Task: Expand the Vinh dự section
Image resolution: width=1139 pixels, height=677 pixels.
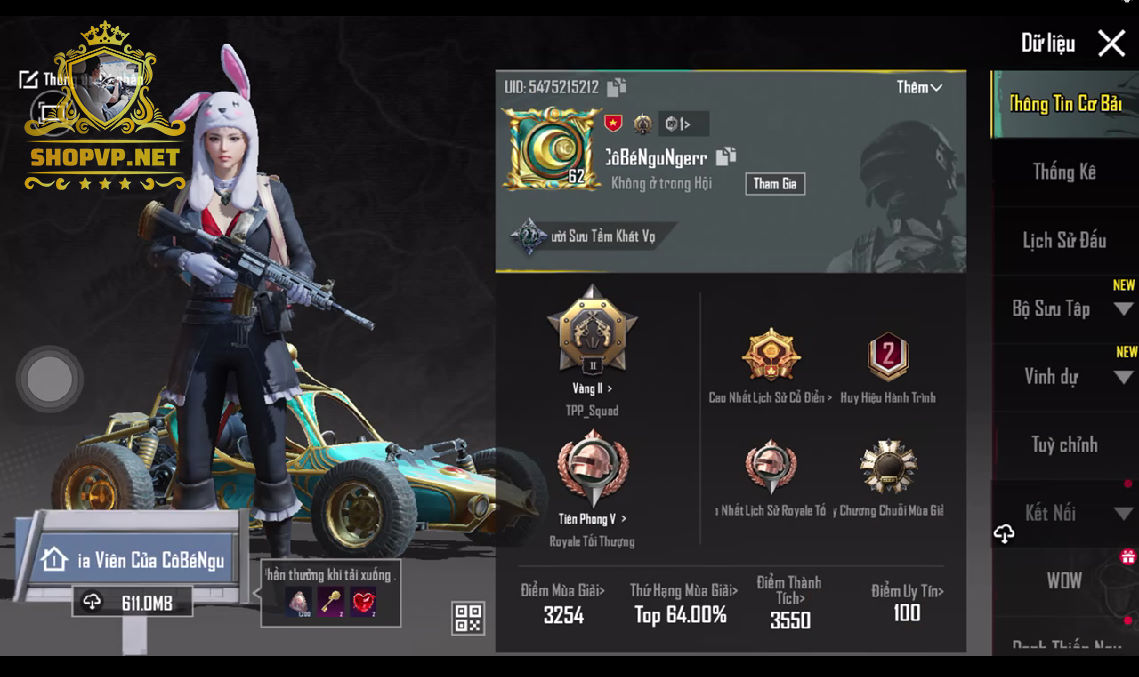Action: point(1123,377)
